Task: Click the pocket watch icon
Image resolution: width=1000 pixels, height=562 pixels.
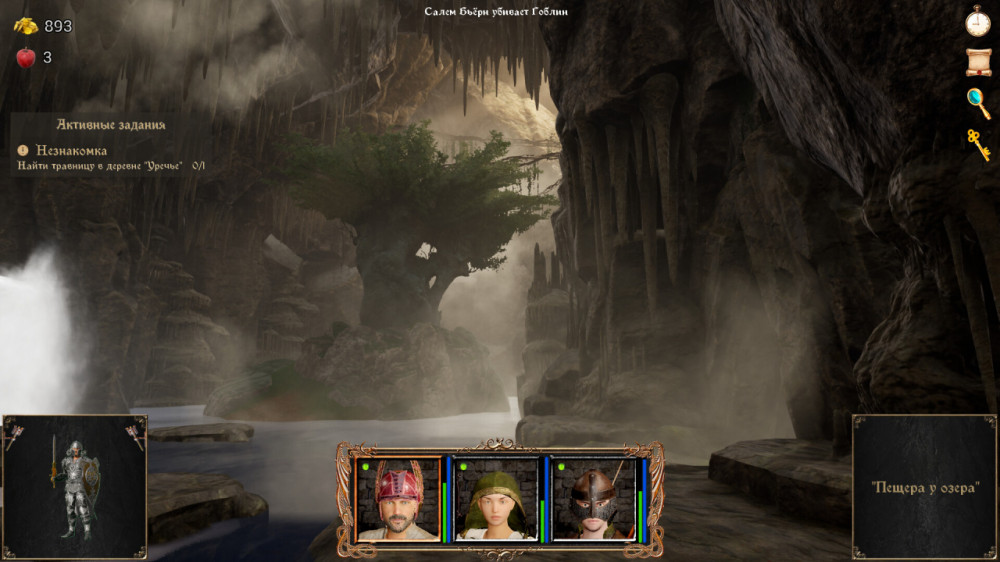Action: point(977,20)
